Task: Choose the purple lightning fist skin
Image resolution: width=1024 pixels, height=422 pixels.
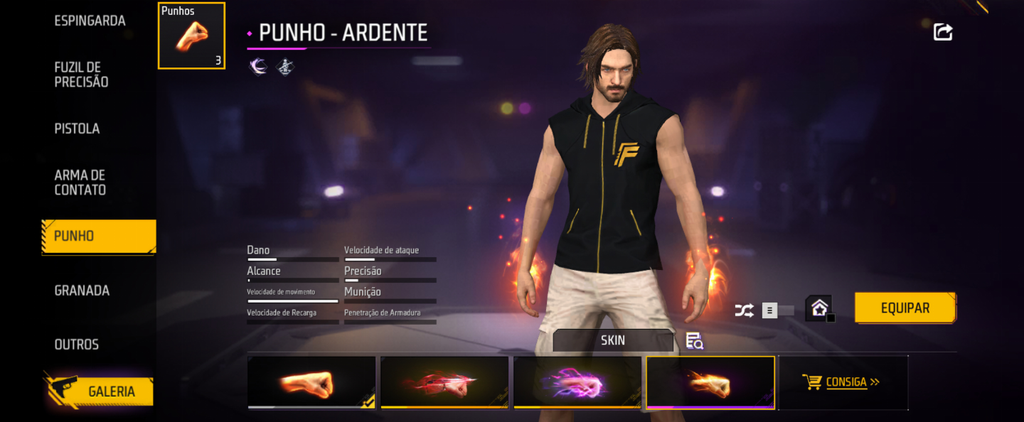Action: (577, 383)
